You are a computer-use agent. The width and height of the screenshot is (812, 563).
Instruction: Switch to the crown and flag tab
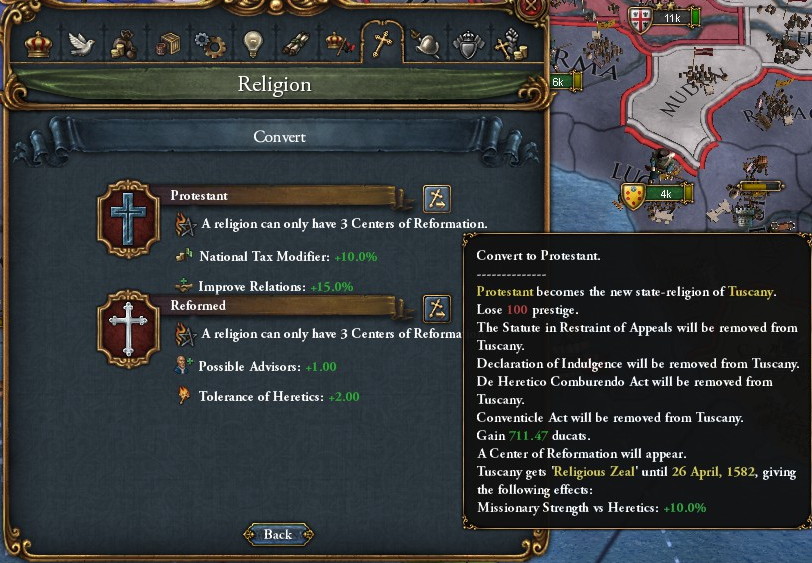click(x=338, y=45)
